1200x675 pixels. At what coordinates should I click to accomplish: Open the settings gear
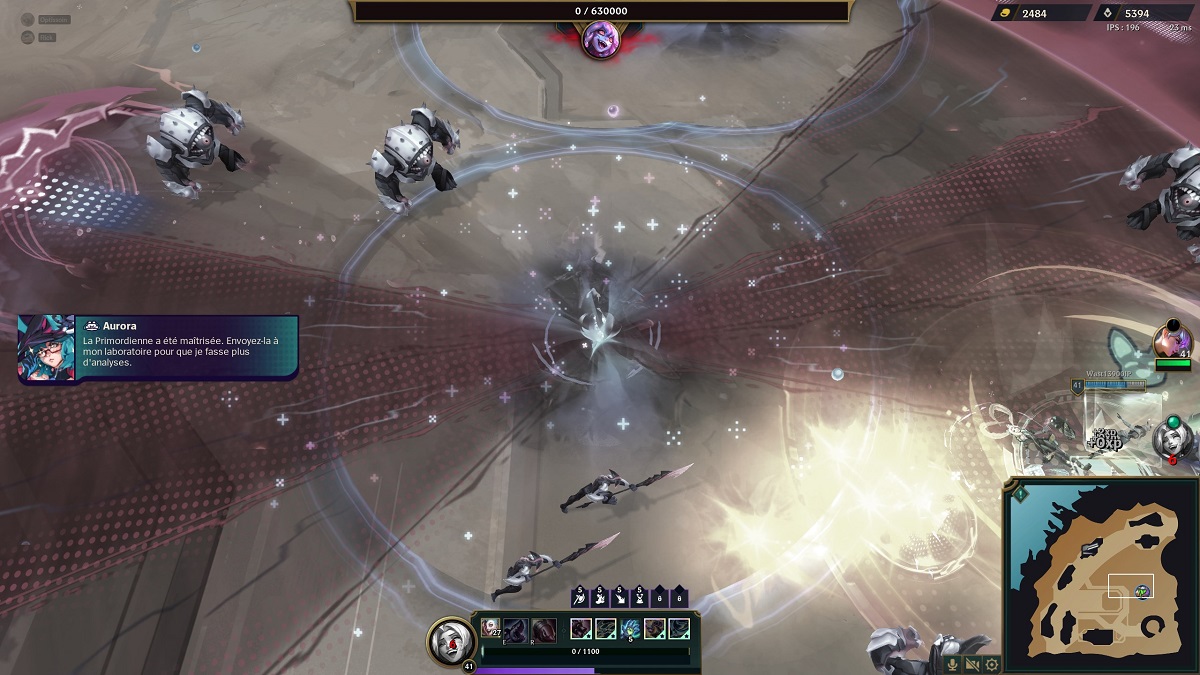991,664
